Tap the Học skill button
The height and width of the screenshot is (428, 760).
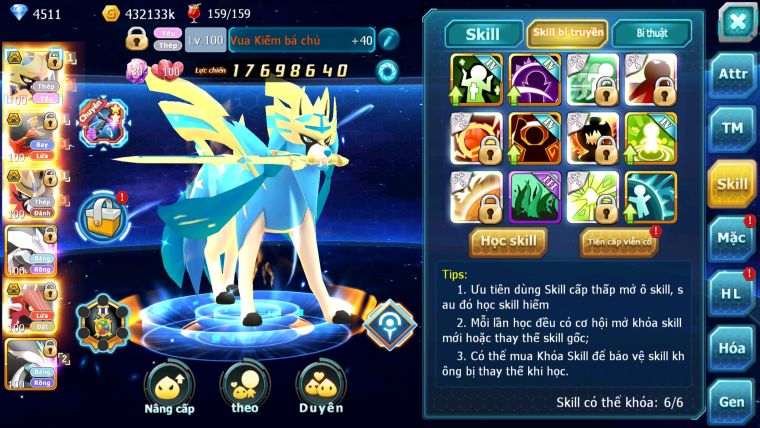tap(508, 241)
